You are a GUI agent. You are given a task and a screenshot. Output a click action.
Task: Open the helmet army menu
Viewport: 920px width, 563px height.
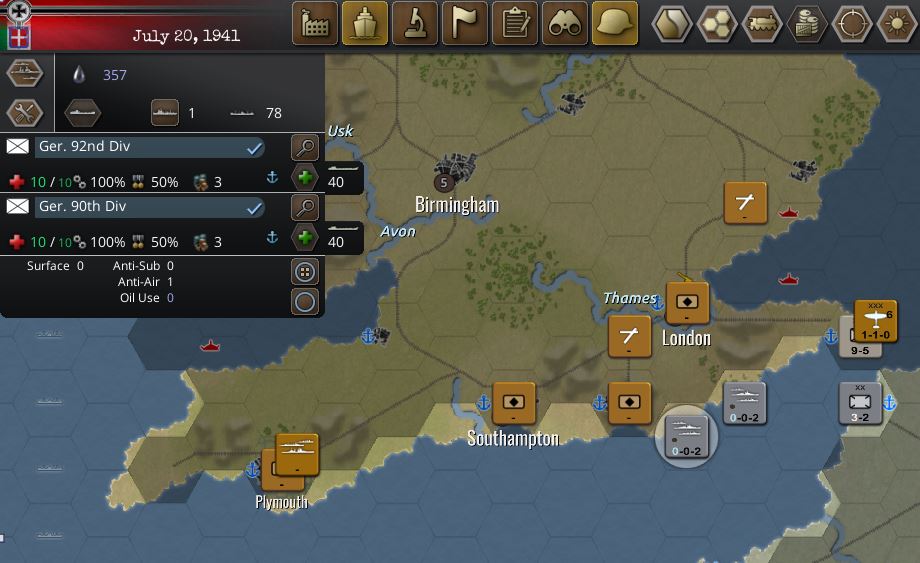pos(615,24)
